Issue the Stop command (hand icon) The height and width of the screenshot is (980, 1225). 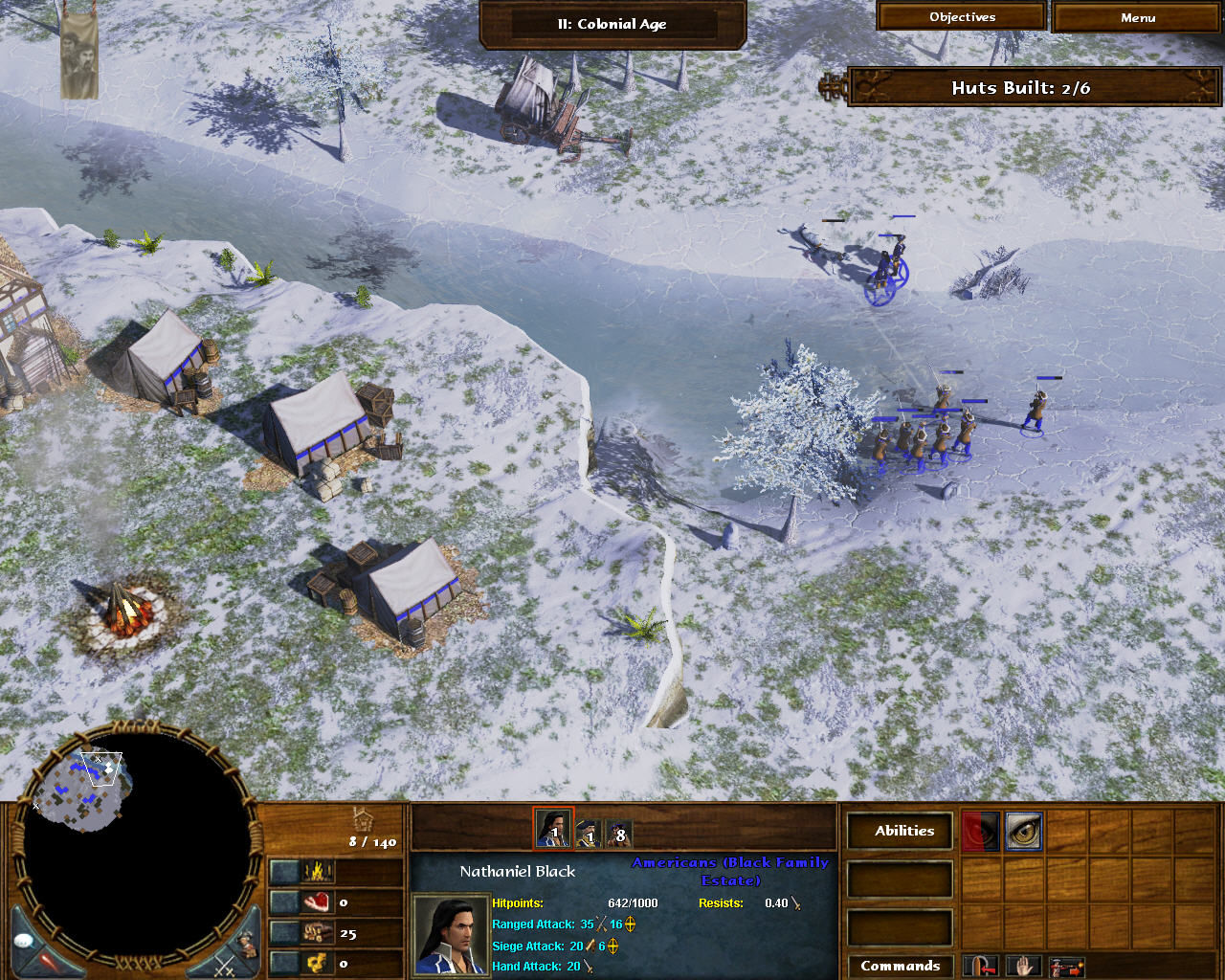coord(1023,968)
